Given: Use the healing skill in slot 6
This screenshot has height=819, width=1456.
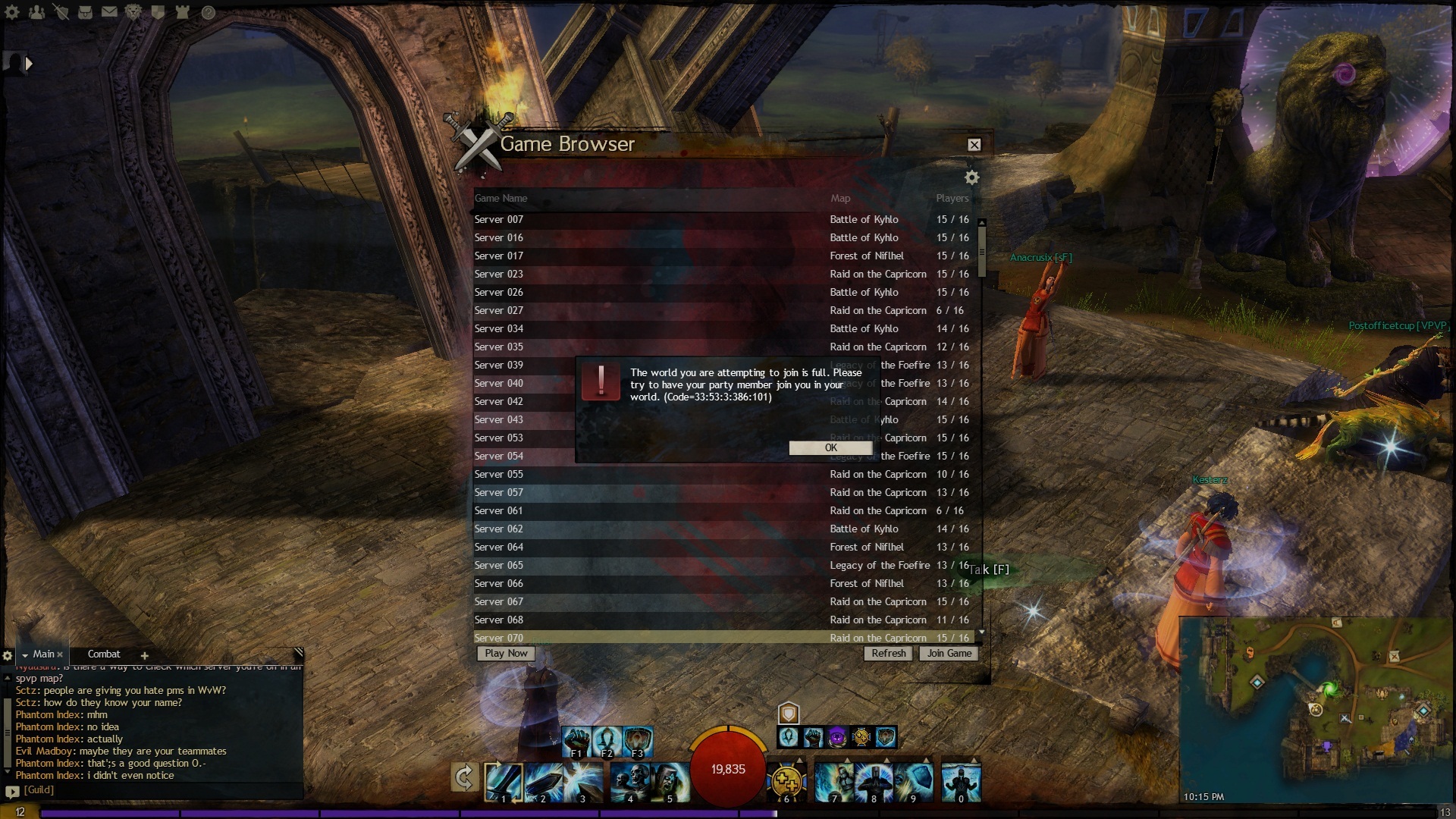Looking at the screenshot, I should point(786,783).
